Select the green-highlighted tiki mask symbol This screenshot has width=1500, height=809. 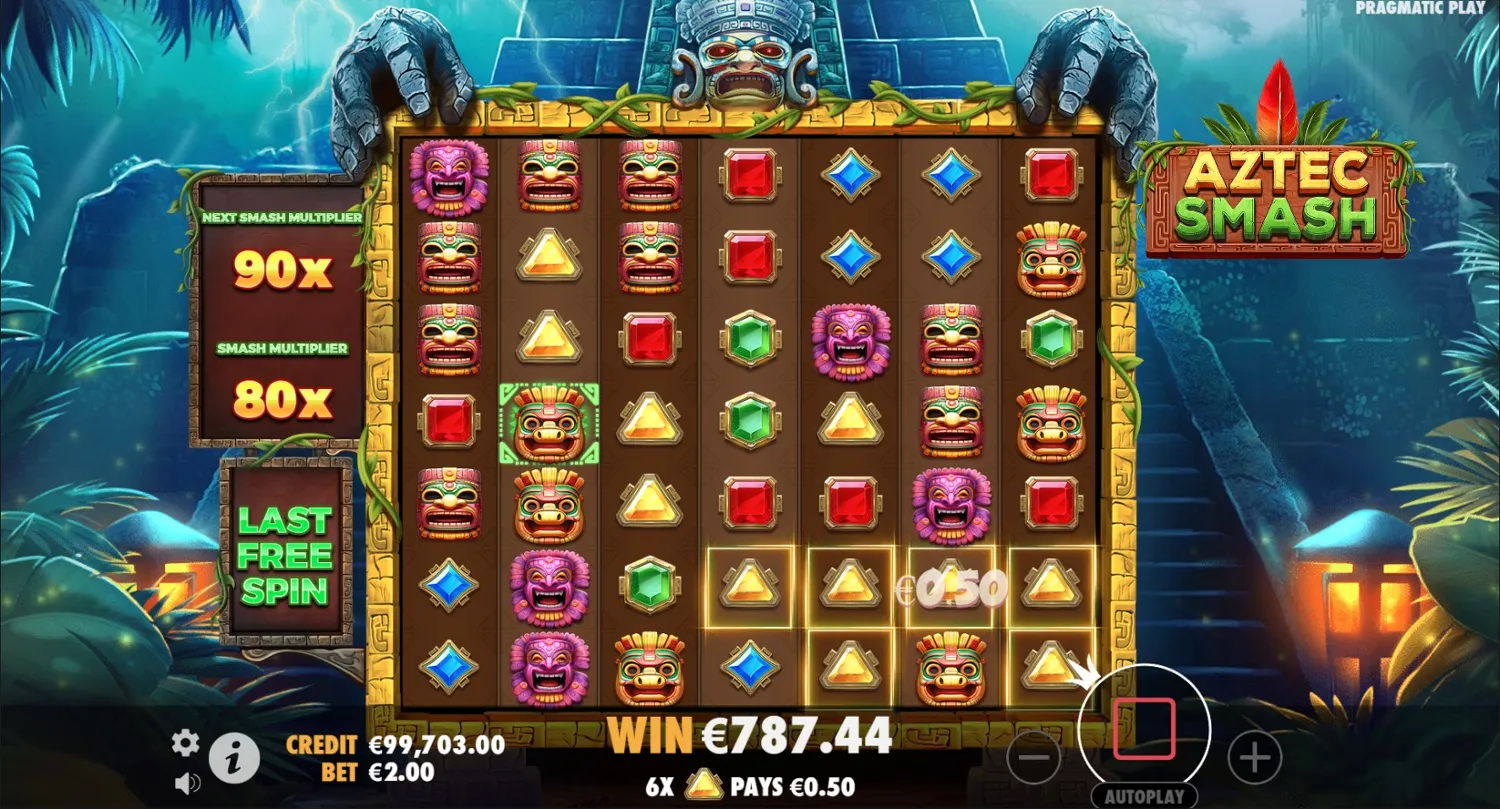(549, 424)
